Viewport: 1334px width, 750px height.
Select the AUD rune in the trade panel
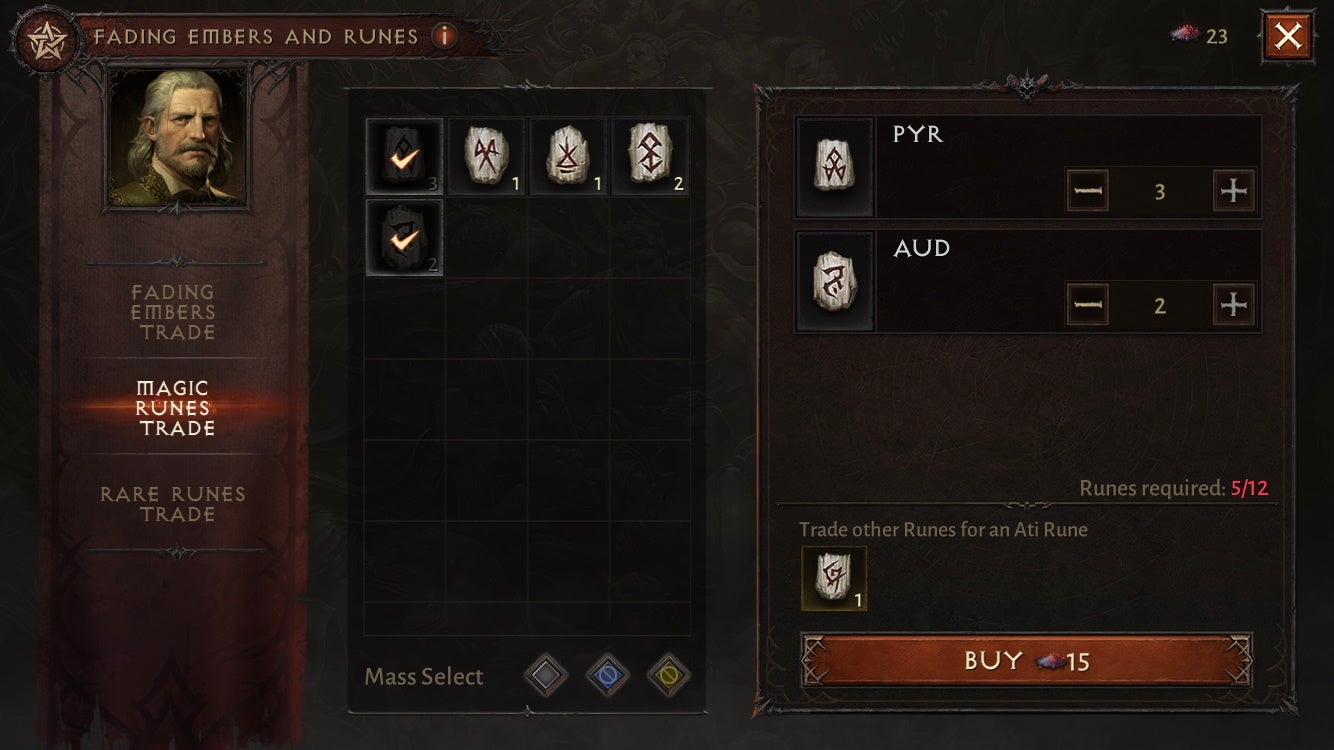coord(835,282)
